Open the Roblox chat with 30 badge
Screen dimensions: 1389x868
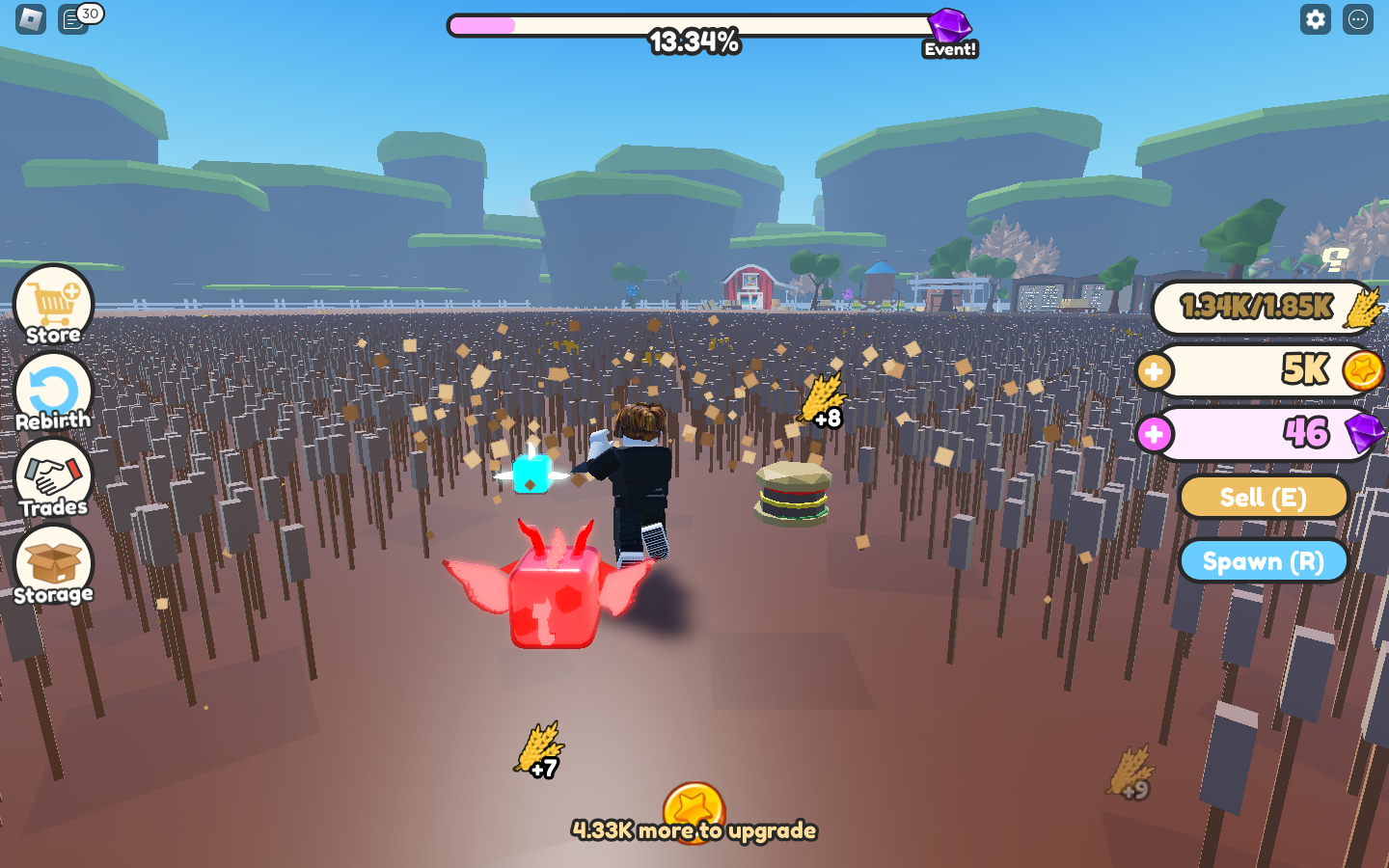74,19
